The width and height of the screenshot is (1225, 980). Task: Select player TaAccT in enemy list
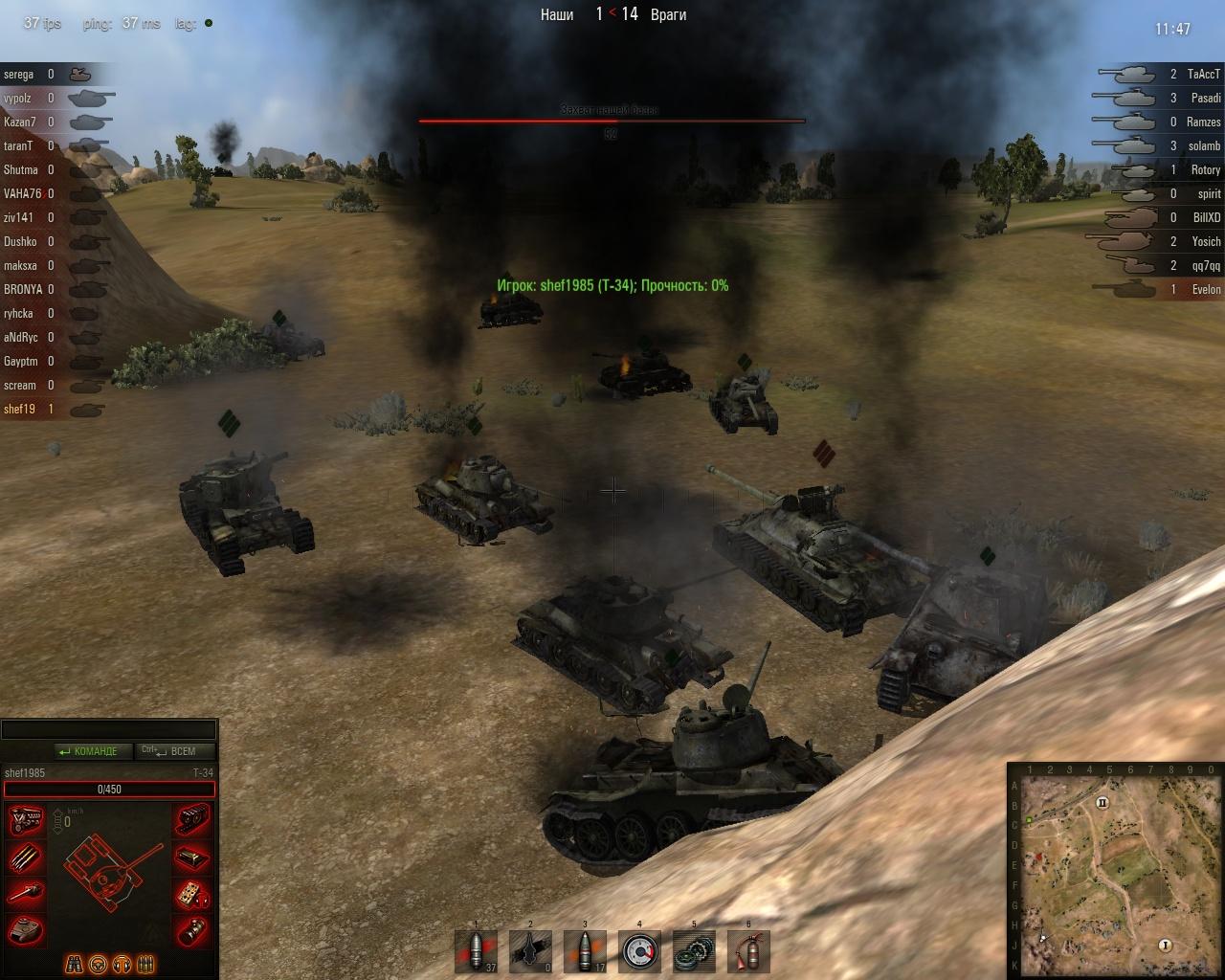[1203, 74]
